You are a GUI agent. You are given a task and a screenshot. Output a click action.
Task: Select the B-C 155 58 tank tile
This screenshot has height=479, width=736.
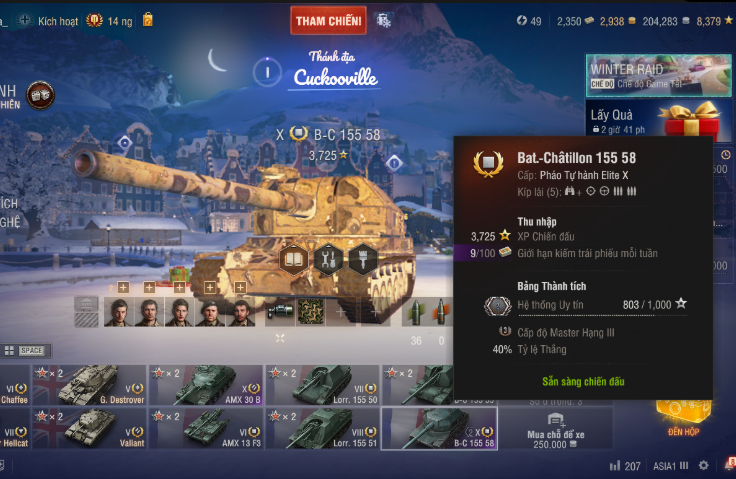[440, 428]
